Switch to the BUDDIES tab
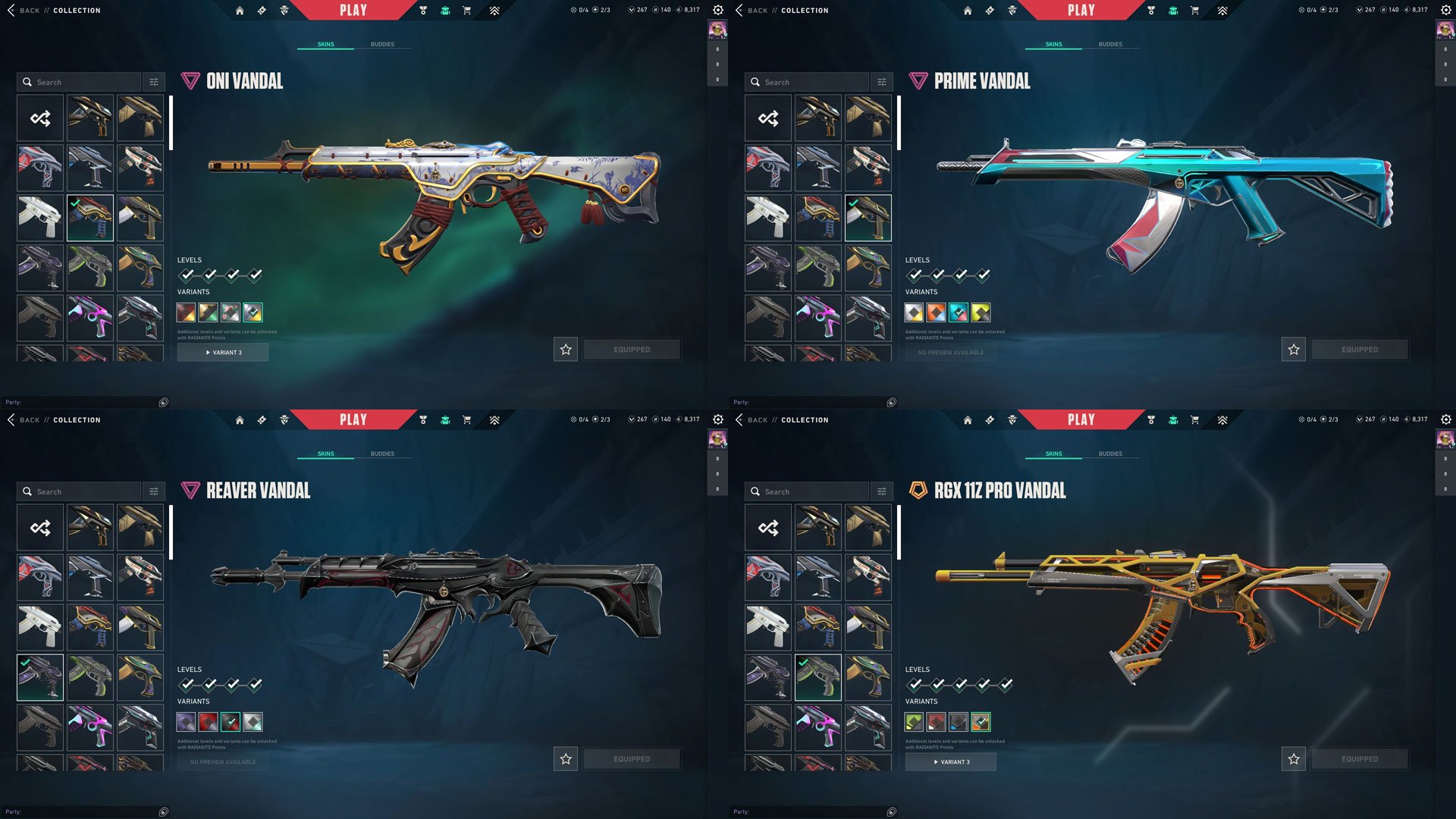Image resolution: width=1456 pixels, height=819 pixels. (384, 43)
